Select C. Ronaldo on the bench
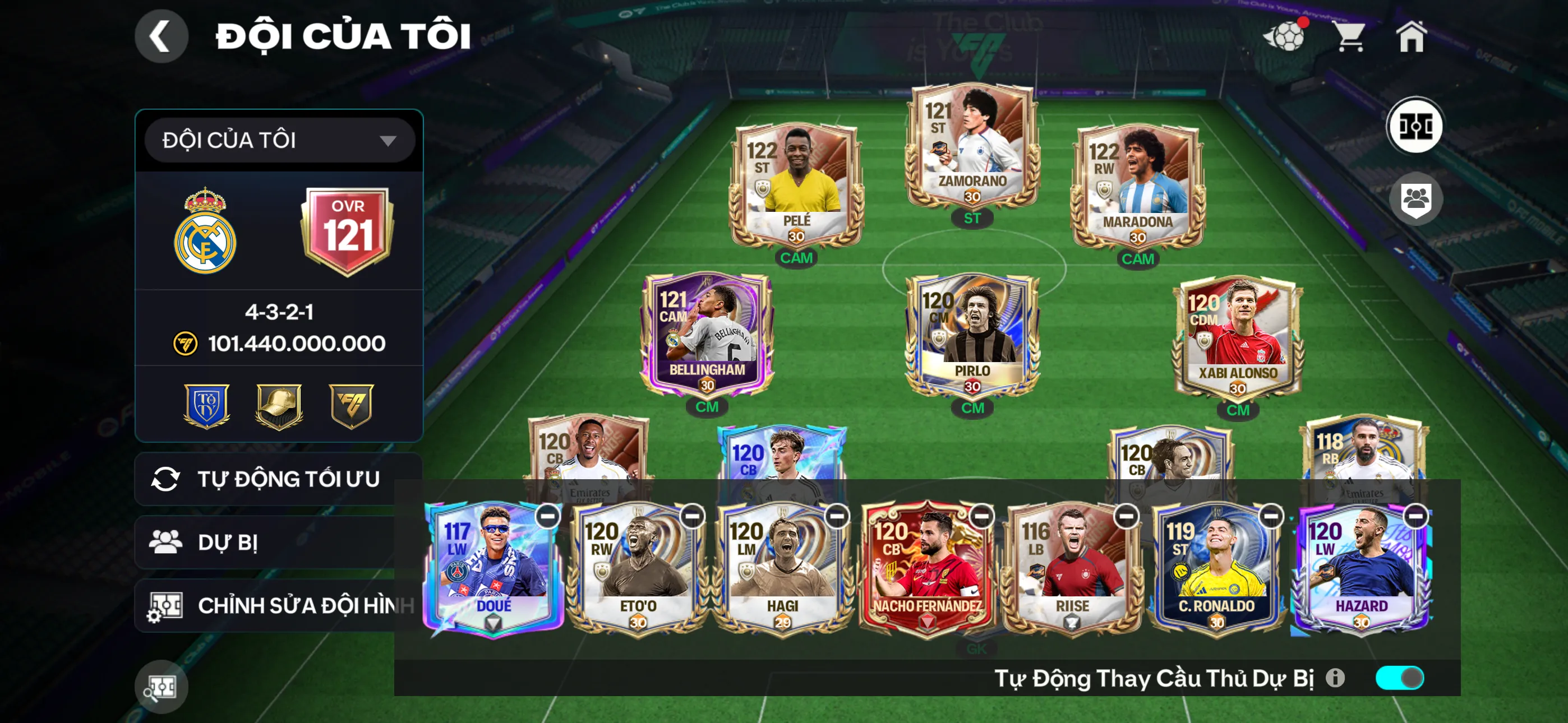 point(1216,569)
